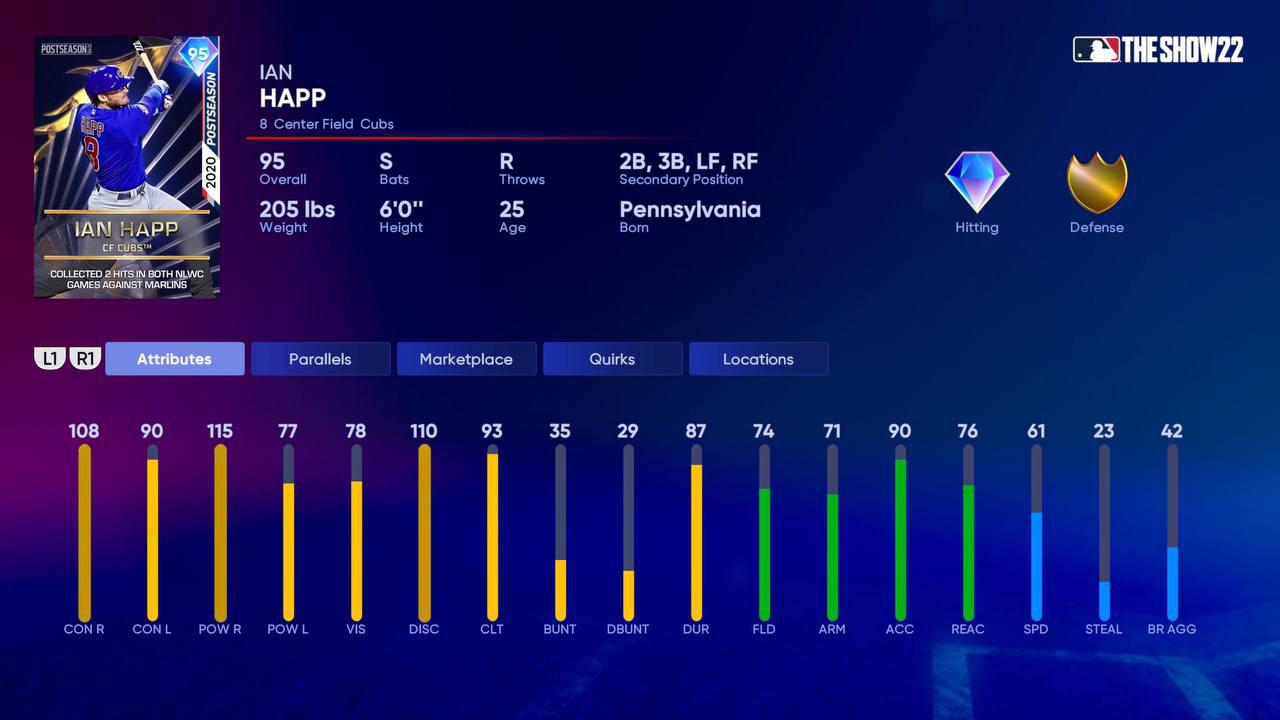Click the POW R attribute label
Screen dimensions: 1280x720
(220, 629)
